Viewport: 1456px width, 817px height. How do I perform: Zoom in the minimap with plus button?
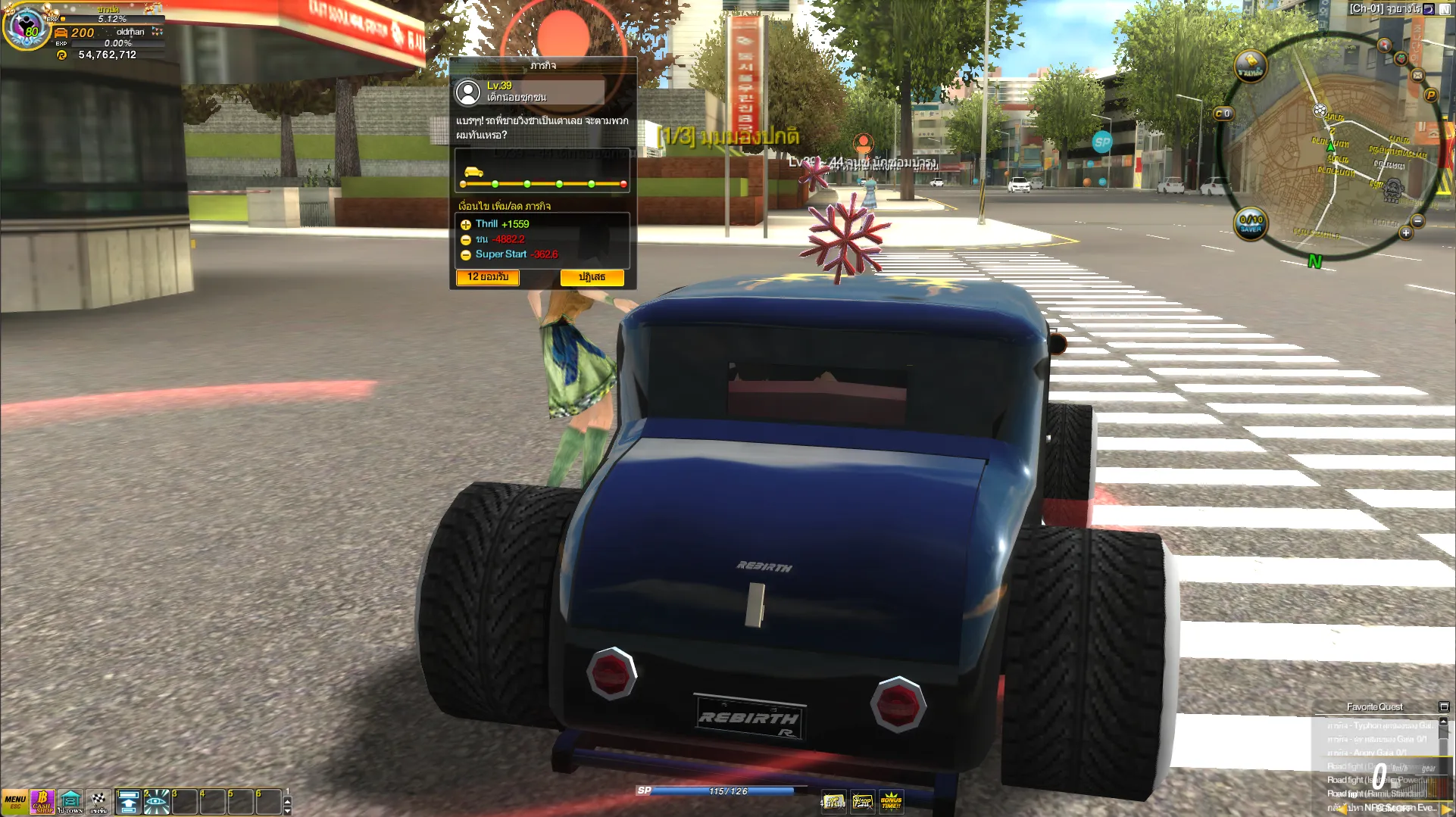coord(1405,233)
